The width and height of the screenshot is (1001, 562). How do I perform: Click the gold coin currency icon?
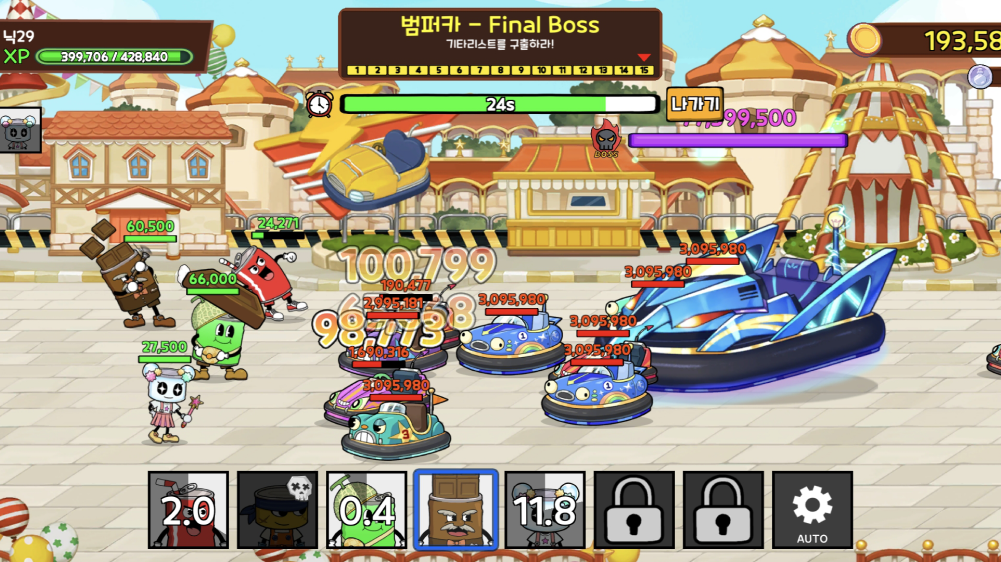[866, 40]
